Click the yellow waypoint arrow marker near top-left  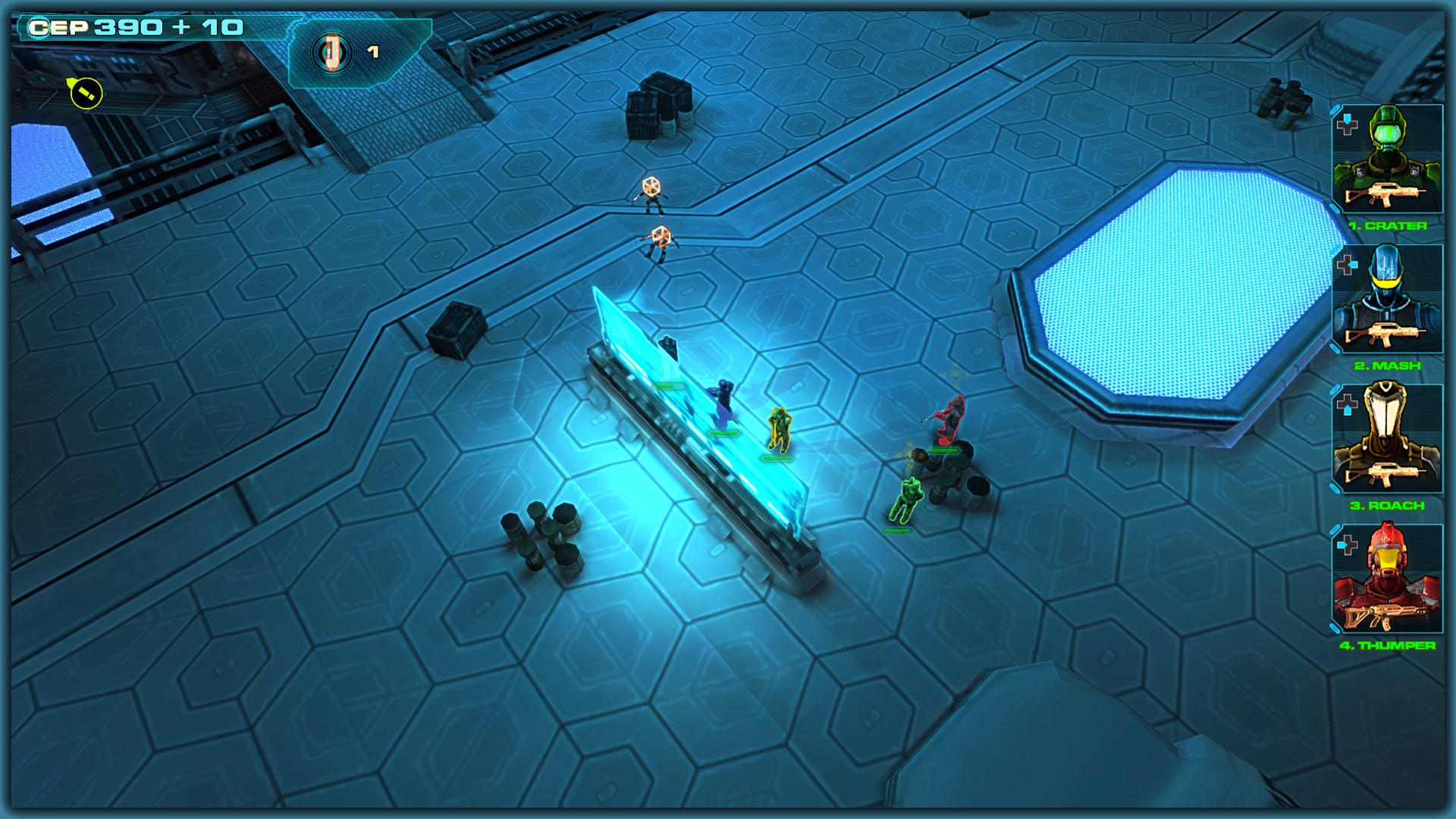point(83,91)
